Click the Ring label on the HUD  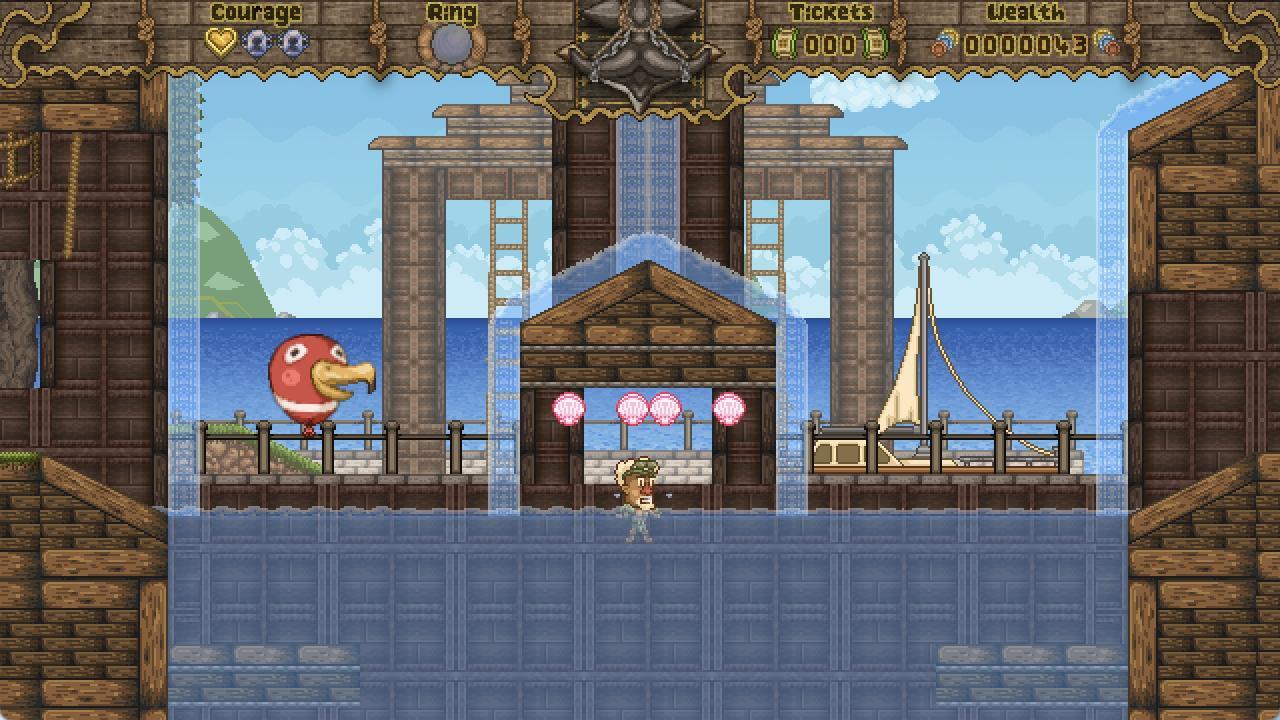click(452, 12)
